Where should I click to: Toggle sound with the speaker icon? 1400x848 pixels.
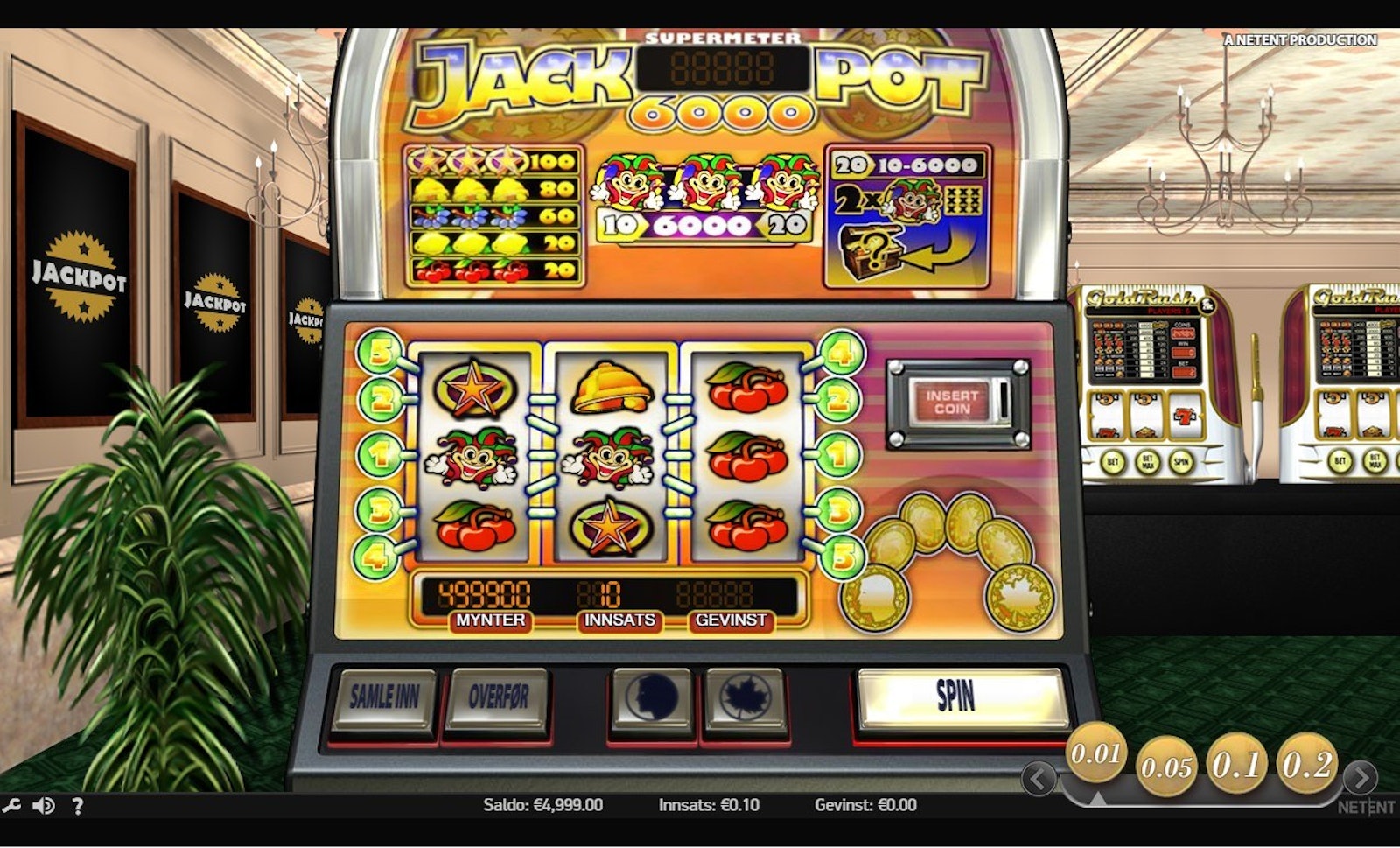[x=43, y=806]
